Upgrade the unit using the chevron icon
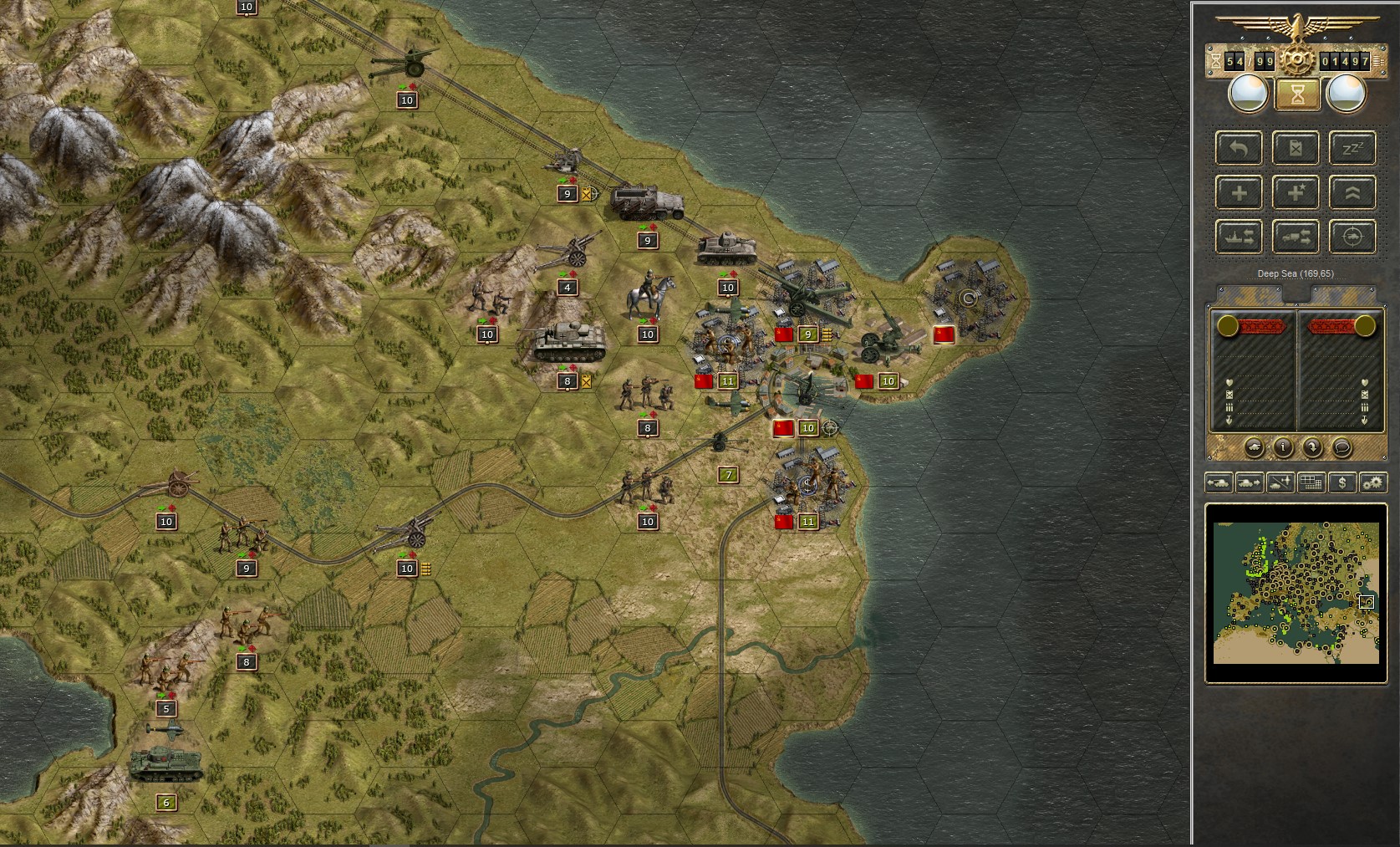This screenshot has width=1400, height=847. pyautogui.click(x=1352, y=193)
